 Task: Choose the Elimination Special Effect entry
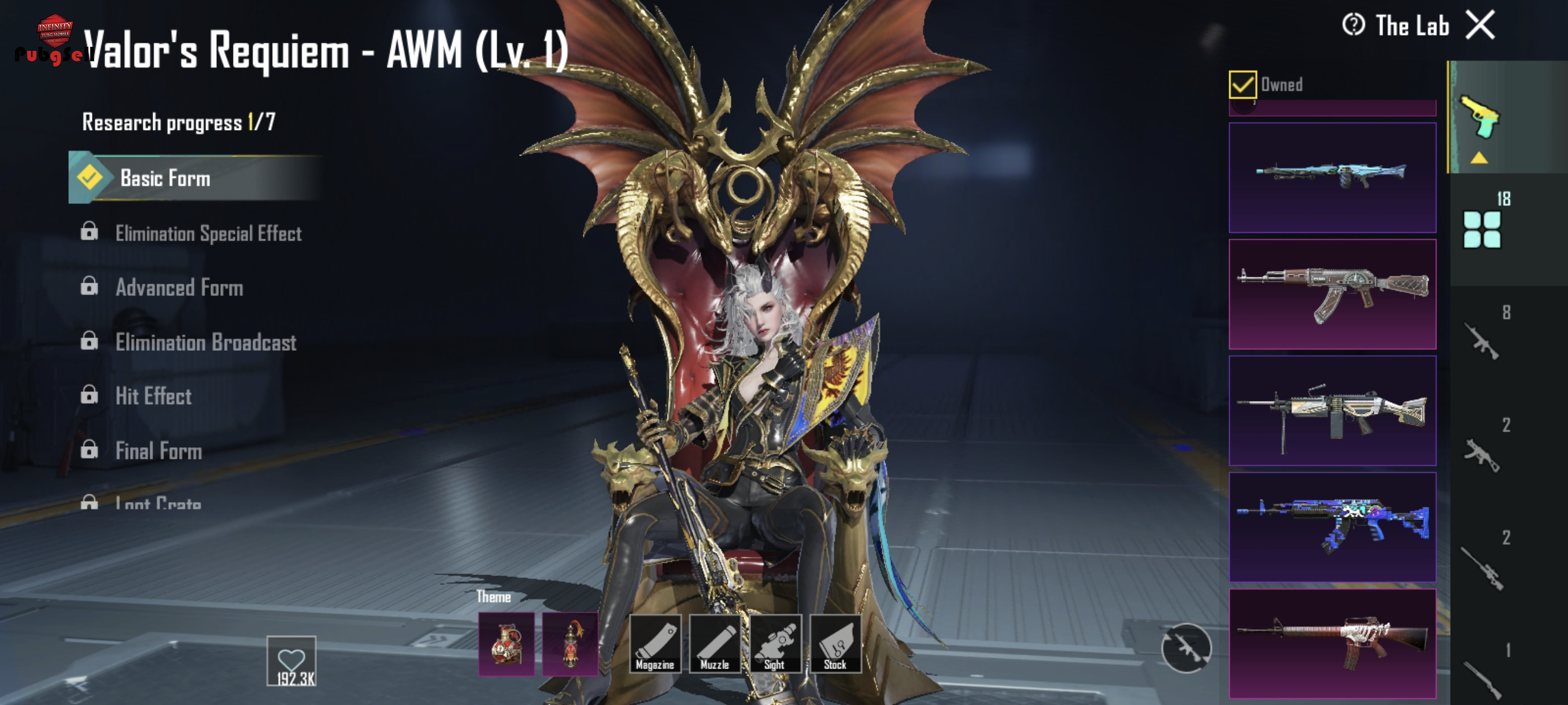(x=207, y=233)
